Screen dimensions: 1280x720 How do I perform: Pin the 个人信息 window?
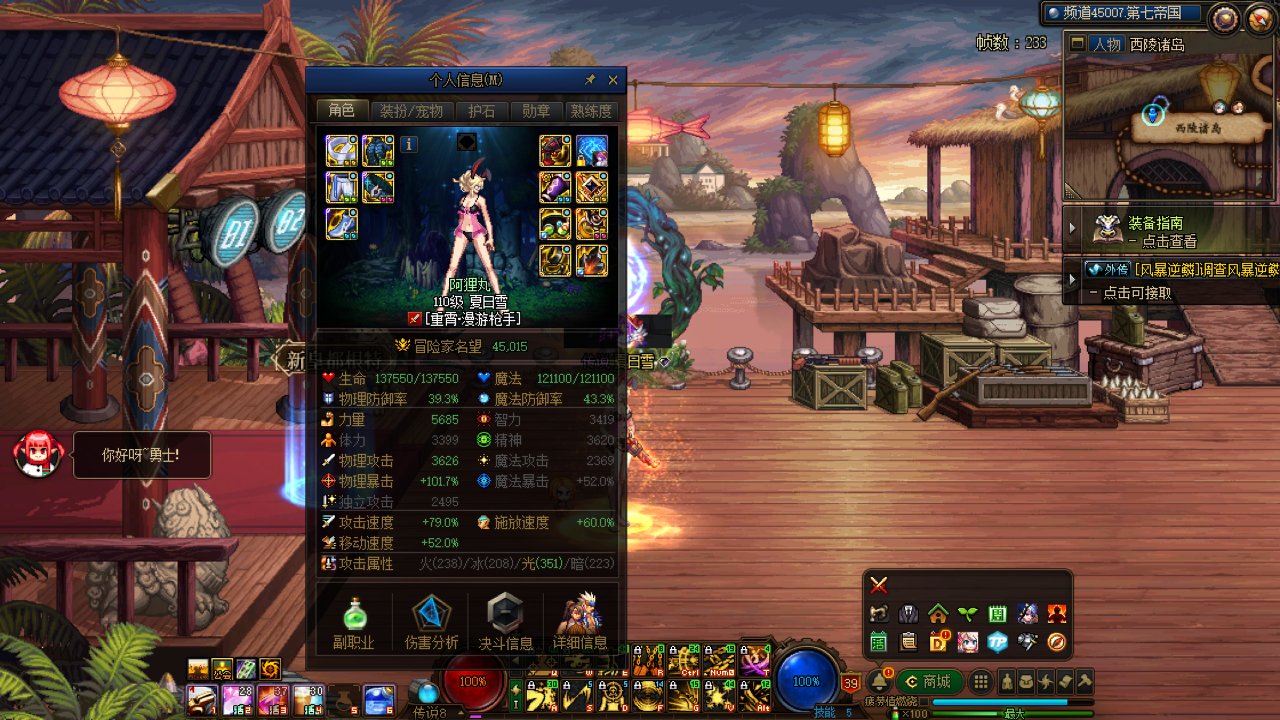tap(590, 81)
